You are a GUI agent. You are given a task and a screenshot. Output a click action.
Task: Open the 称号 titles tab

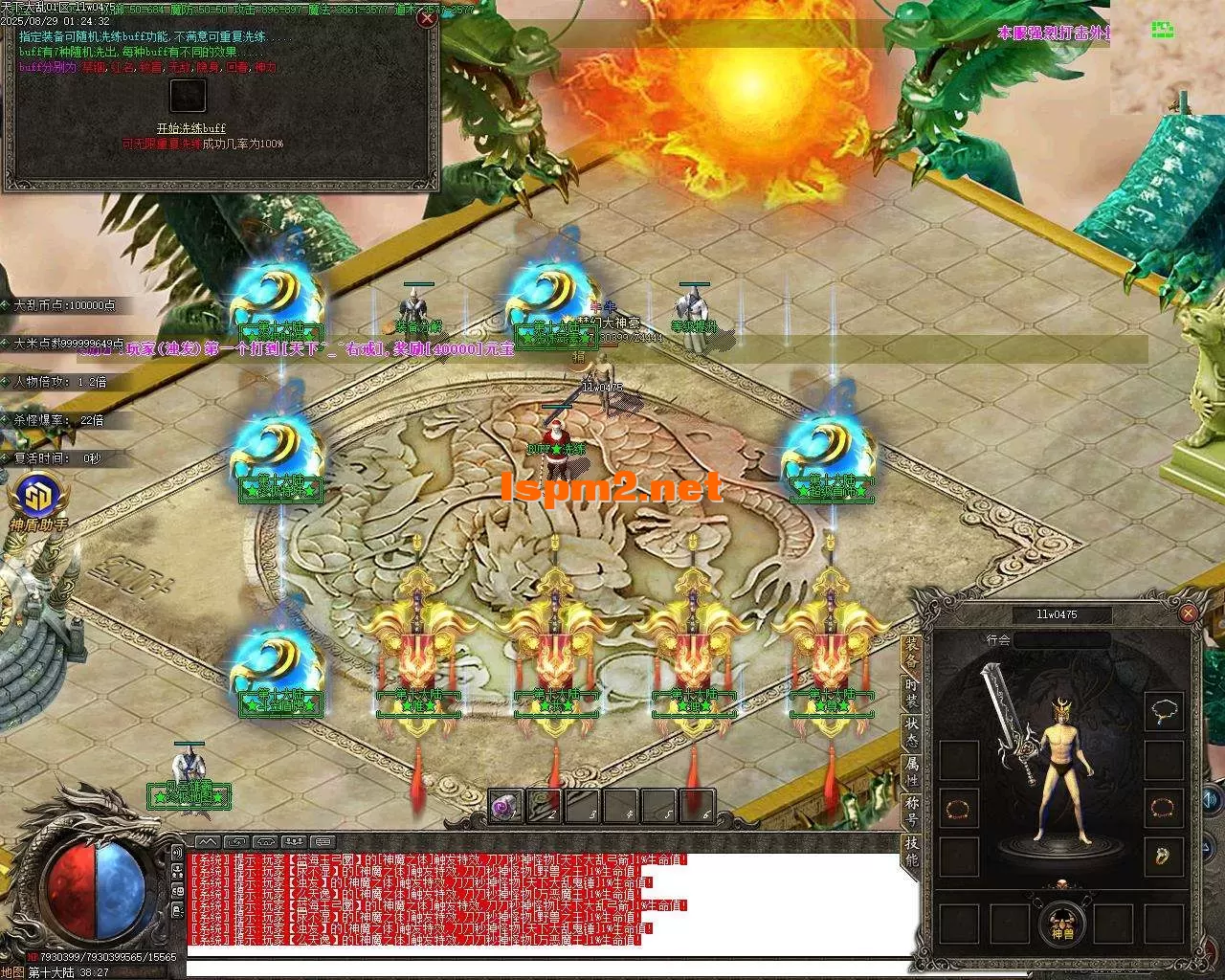pos(910,813)
